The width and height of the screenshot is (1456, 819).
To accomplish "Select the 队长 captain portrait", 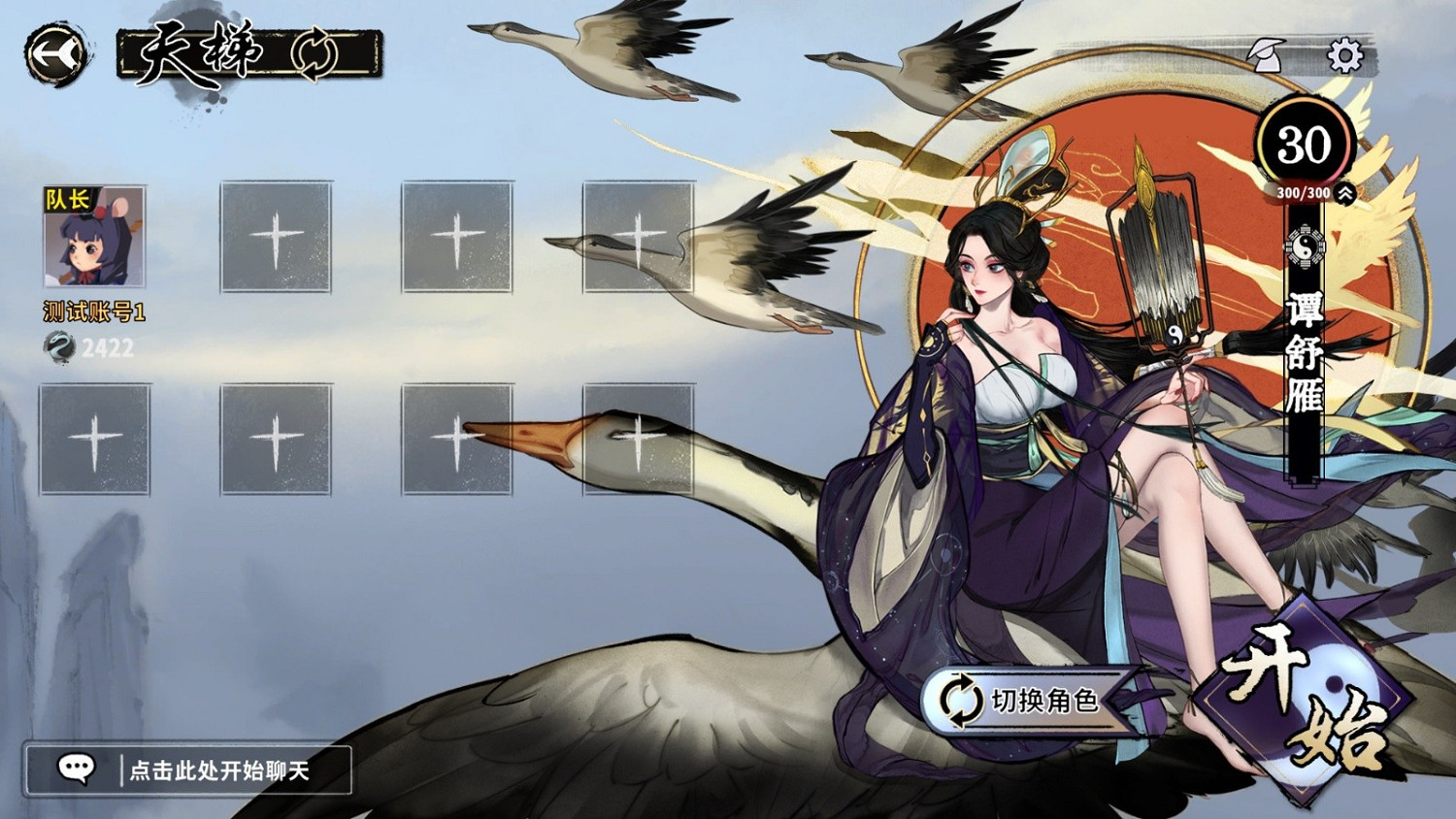I will point(94,236).
